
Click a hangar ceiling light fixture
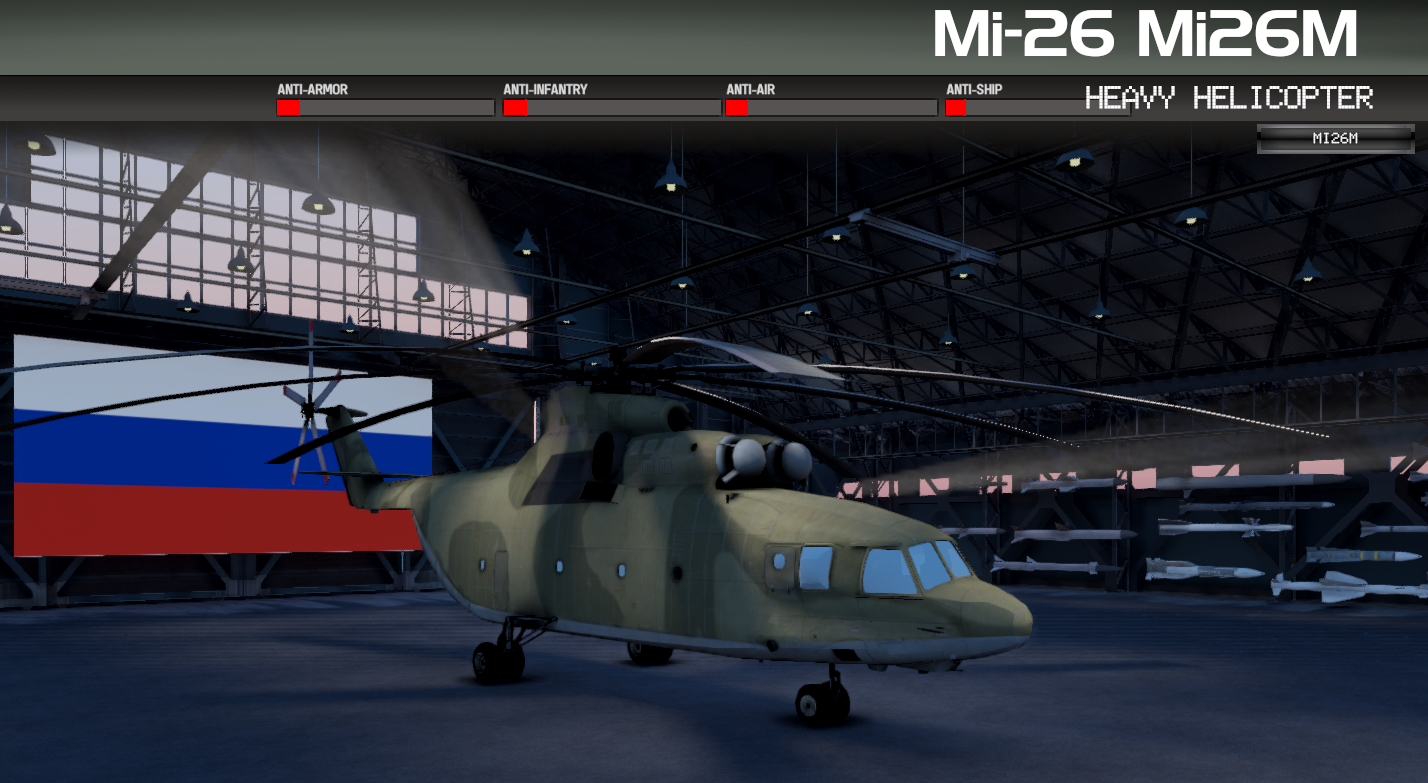(670, 185)
